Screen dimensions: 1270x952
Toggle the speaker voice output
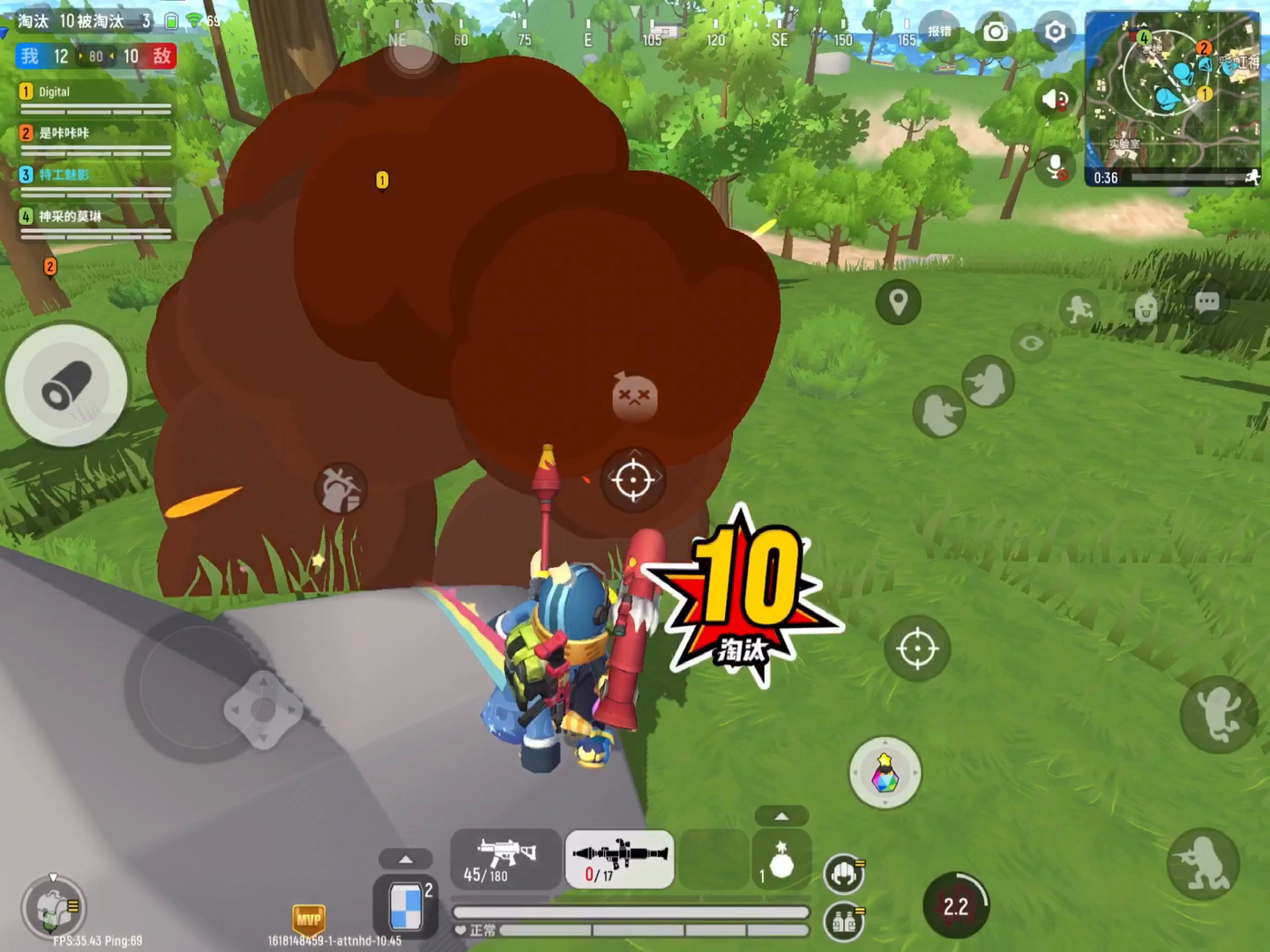pyautogui.click(x=1055, y=99)
